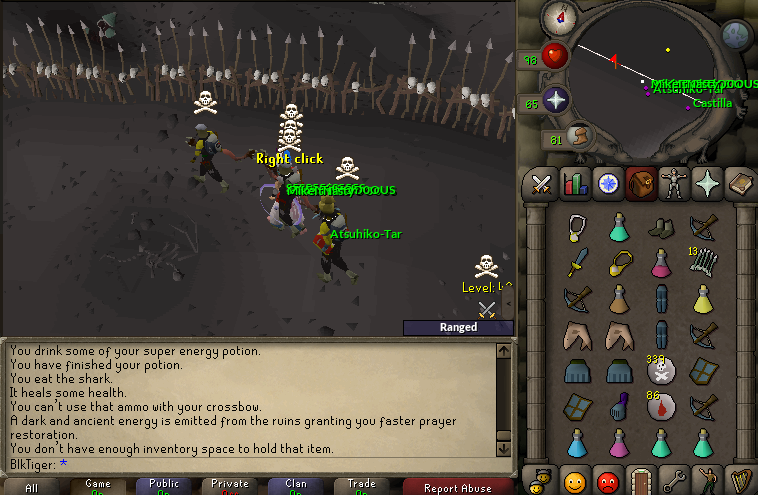Switch to the Skills tab
758x495 pixels.
pyautogui.click(x=575, y=184)
